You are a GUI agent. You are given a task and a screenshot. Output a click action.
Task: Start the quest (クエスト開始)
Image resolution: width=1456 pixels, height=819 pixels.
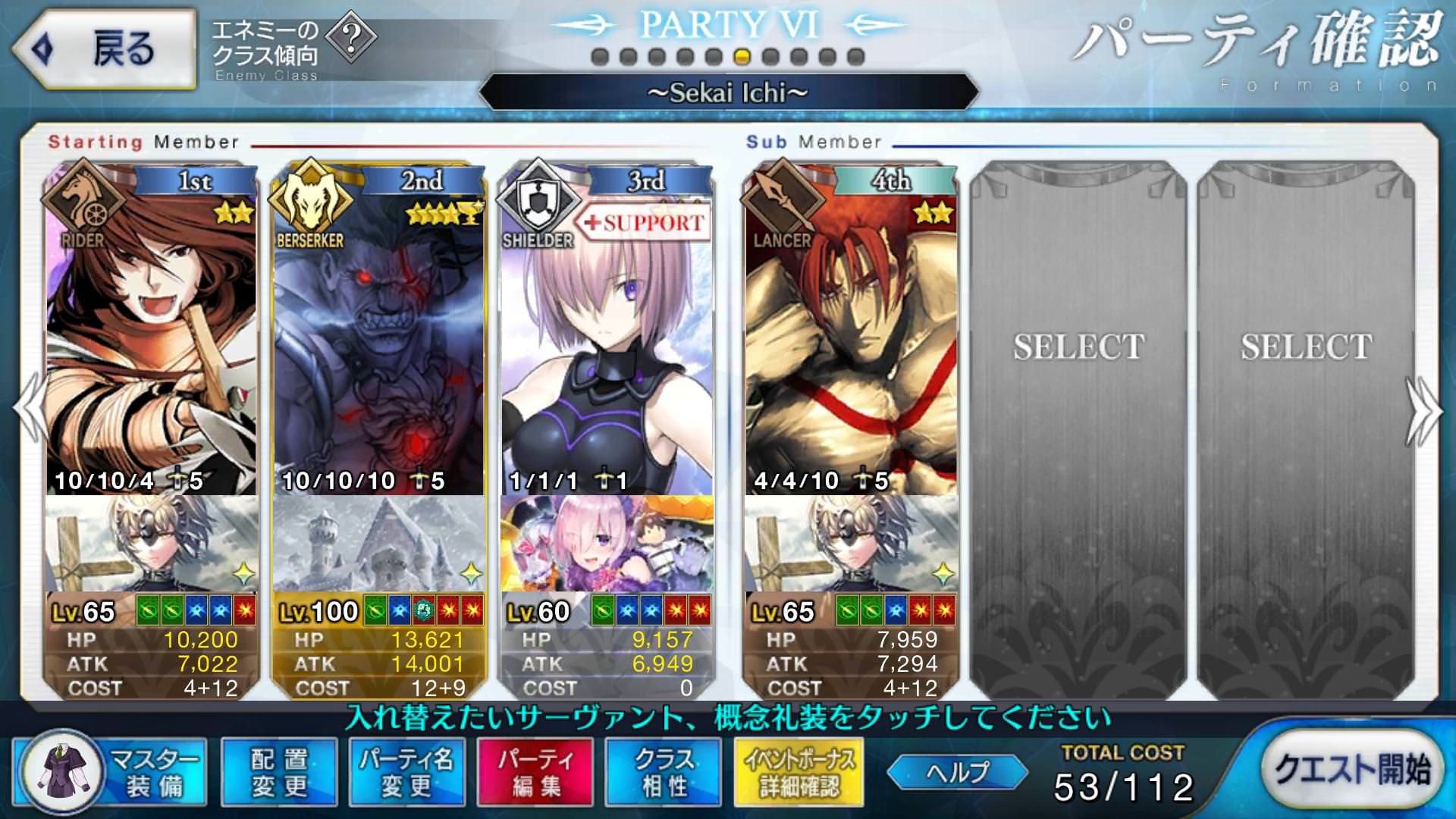point(1352,769)
